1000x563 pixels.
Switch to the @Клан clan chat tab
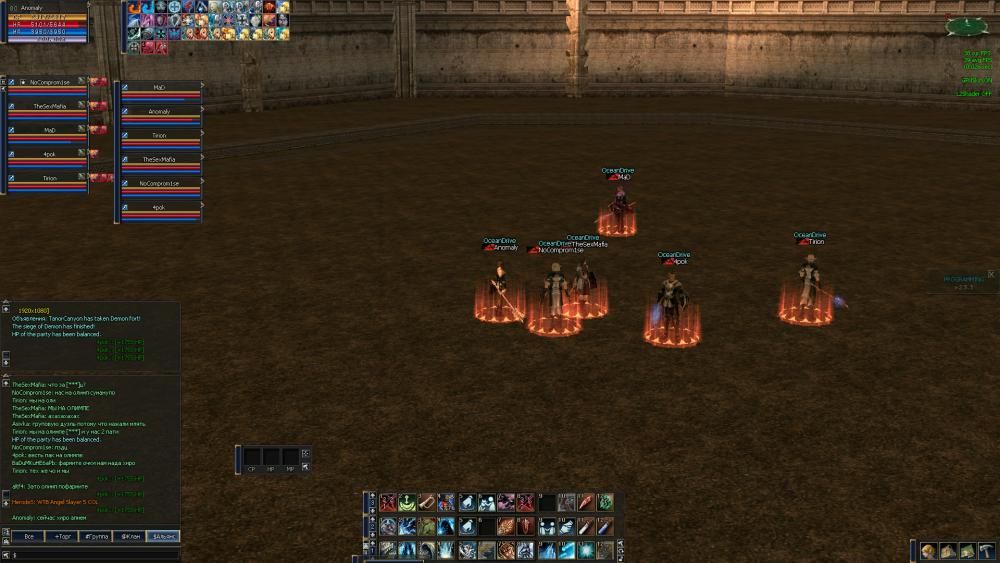click(x=130, y=536)
